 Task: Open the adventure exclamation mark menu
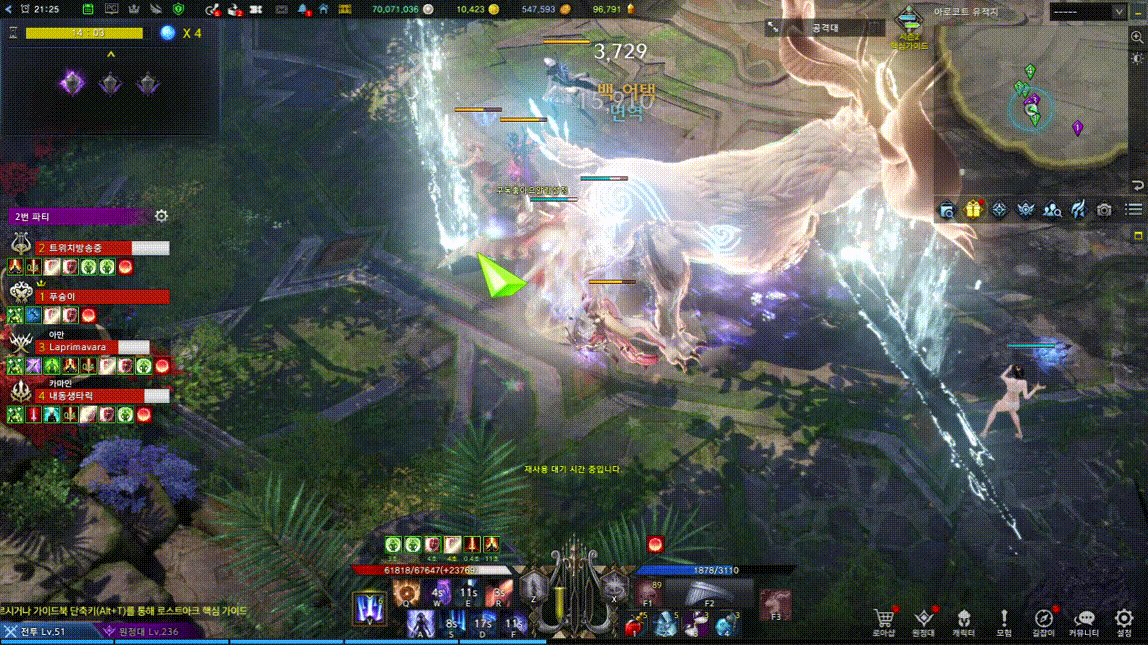1004,620
